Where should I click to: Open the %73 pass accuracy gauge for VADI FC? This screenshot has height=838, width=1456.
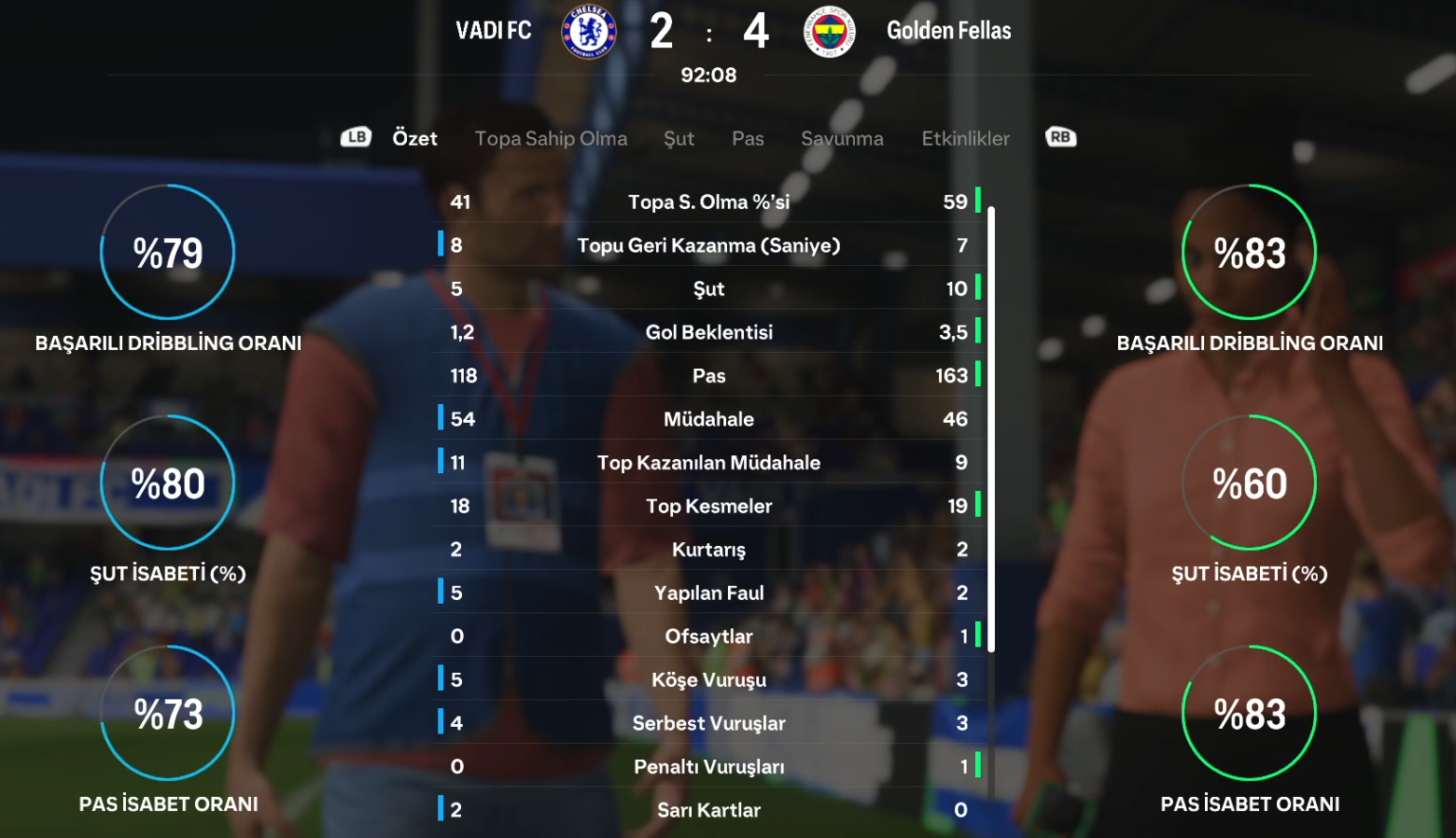(167, 712)
